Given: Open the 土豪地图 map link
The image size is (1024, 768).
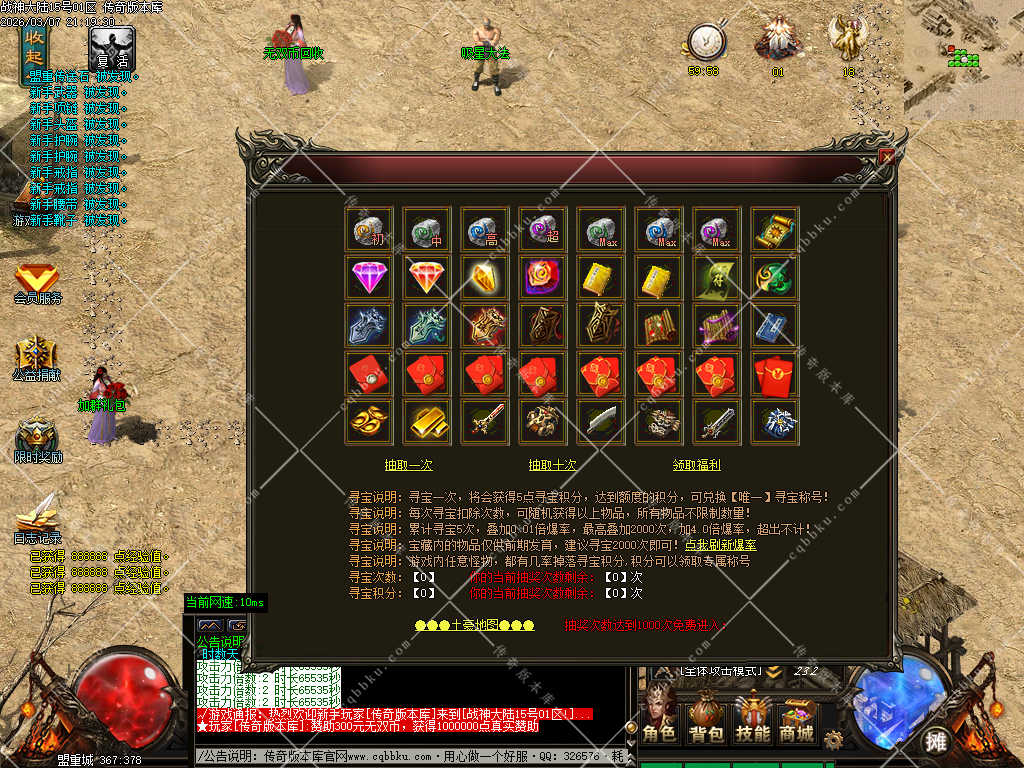Looking at the screenshot, I should (x=475, y=625).
